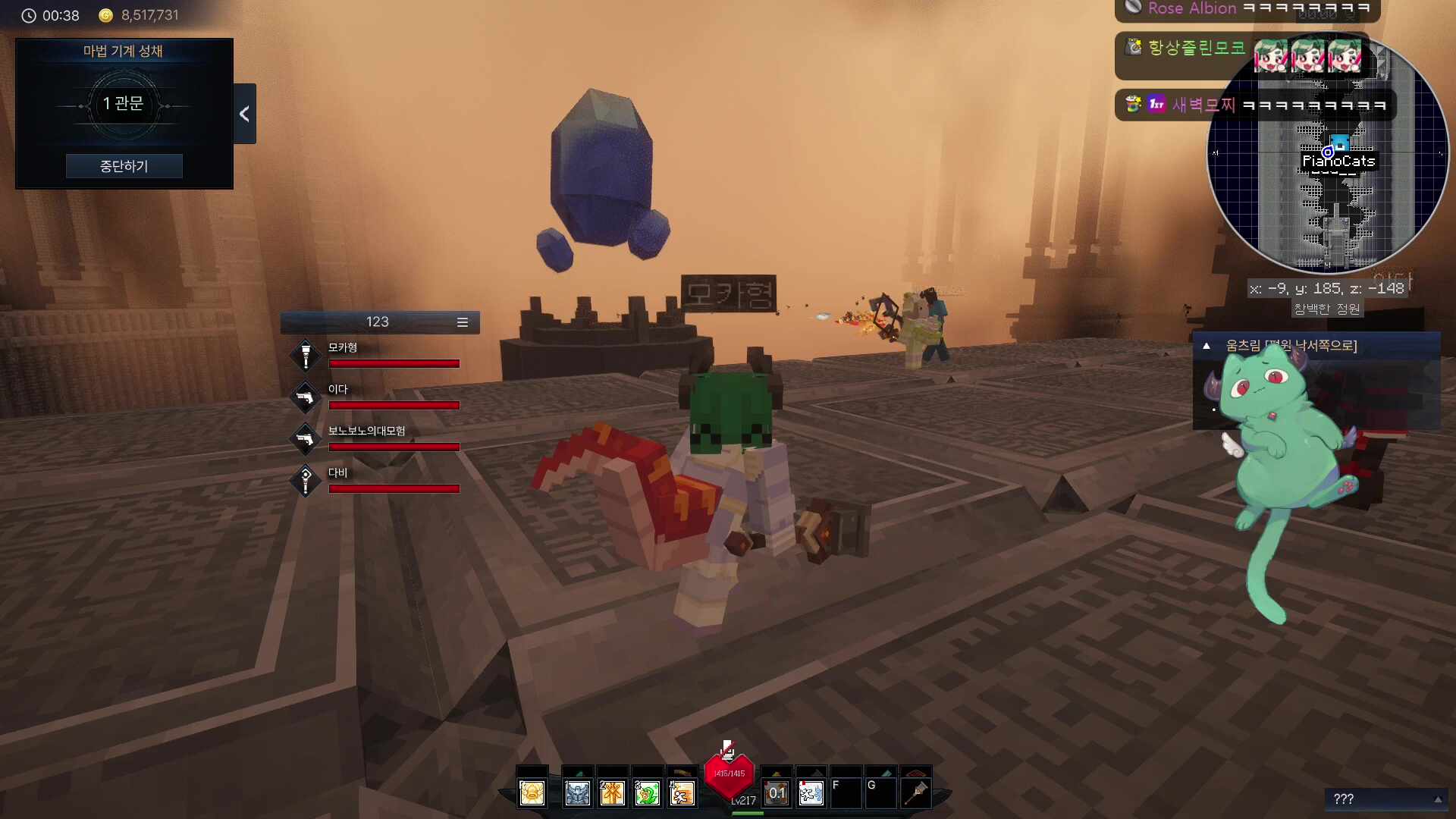1456x819 pixels.
Task: Activate the orange rune skill in slot 2
Action: [612, 793]
